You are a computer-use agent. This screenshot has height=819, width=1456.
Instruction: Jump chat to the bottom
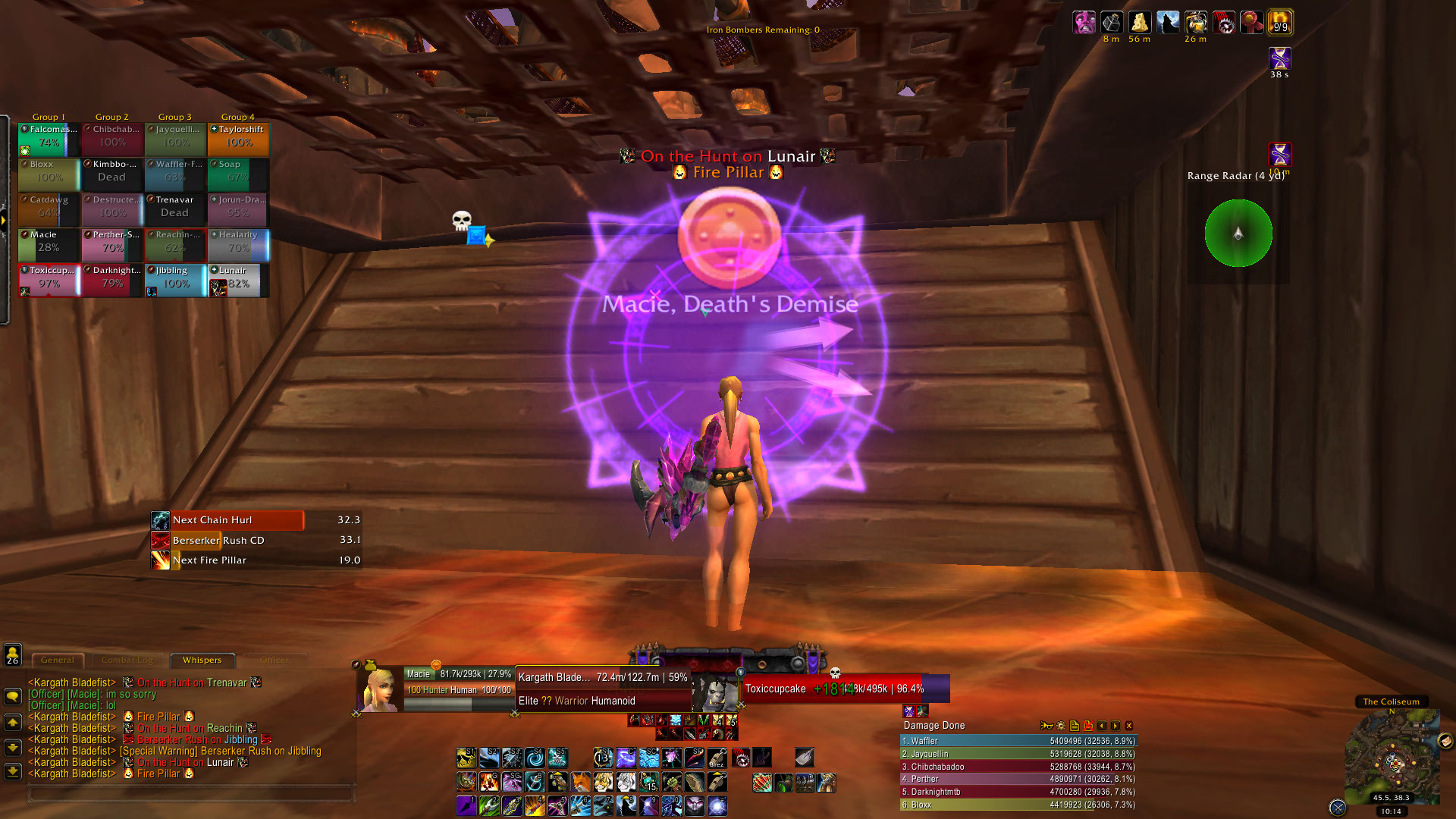click(x=12, y=772)
